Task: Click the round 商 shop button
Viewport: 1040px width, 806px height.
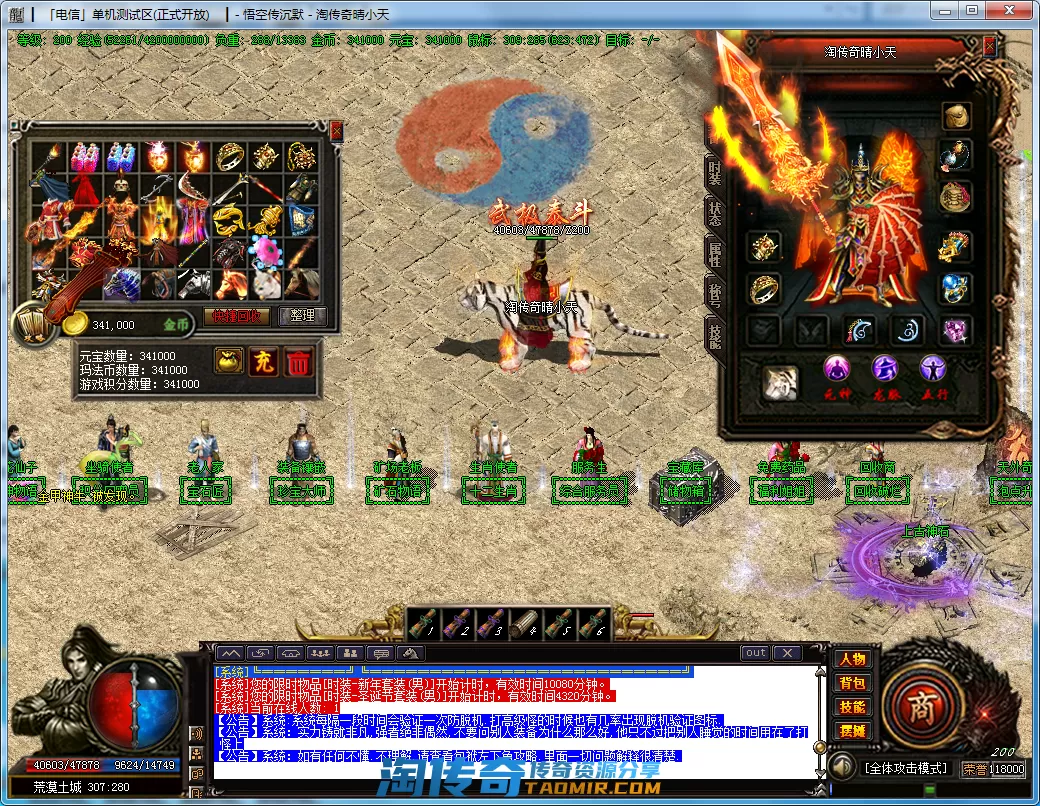Action: [x=919, y=706]
